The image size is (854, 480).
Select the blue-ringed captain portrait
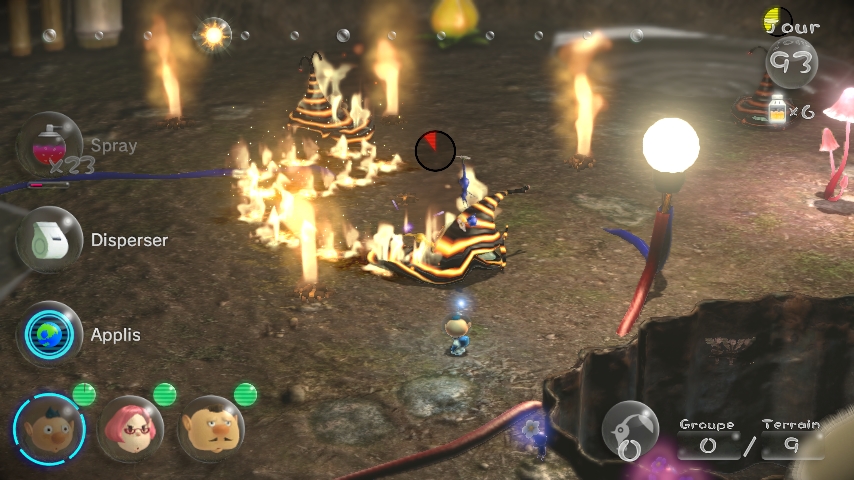click(49, 428)
